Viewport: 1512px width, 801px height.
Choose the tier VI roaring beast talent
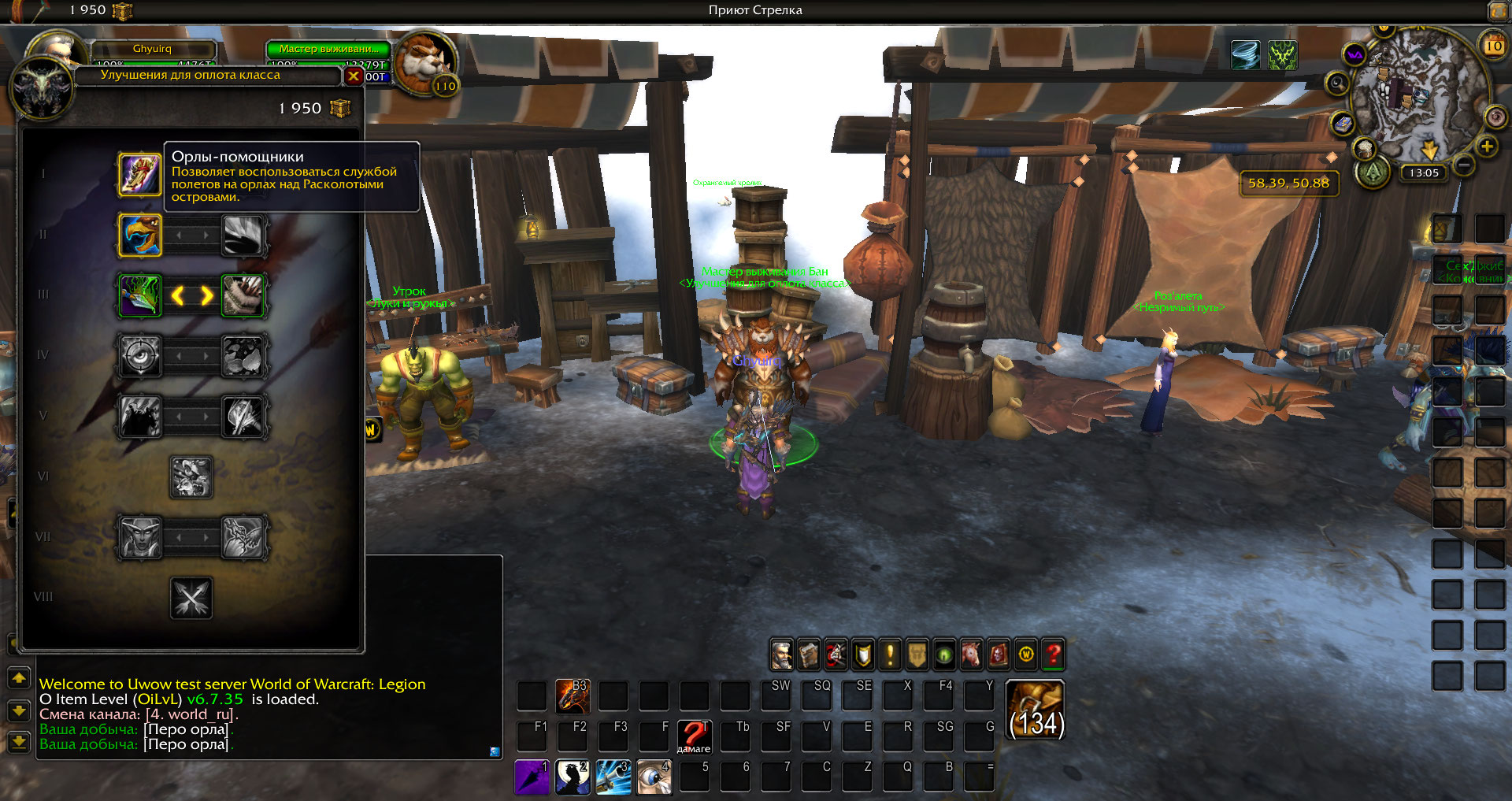(191, 477)
